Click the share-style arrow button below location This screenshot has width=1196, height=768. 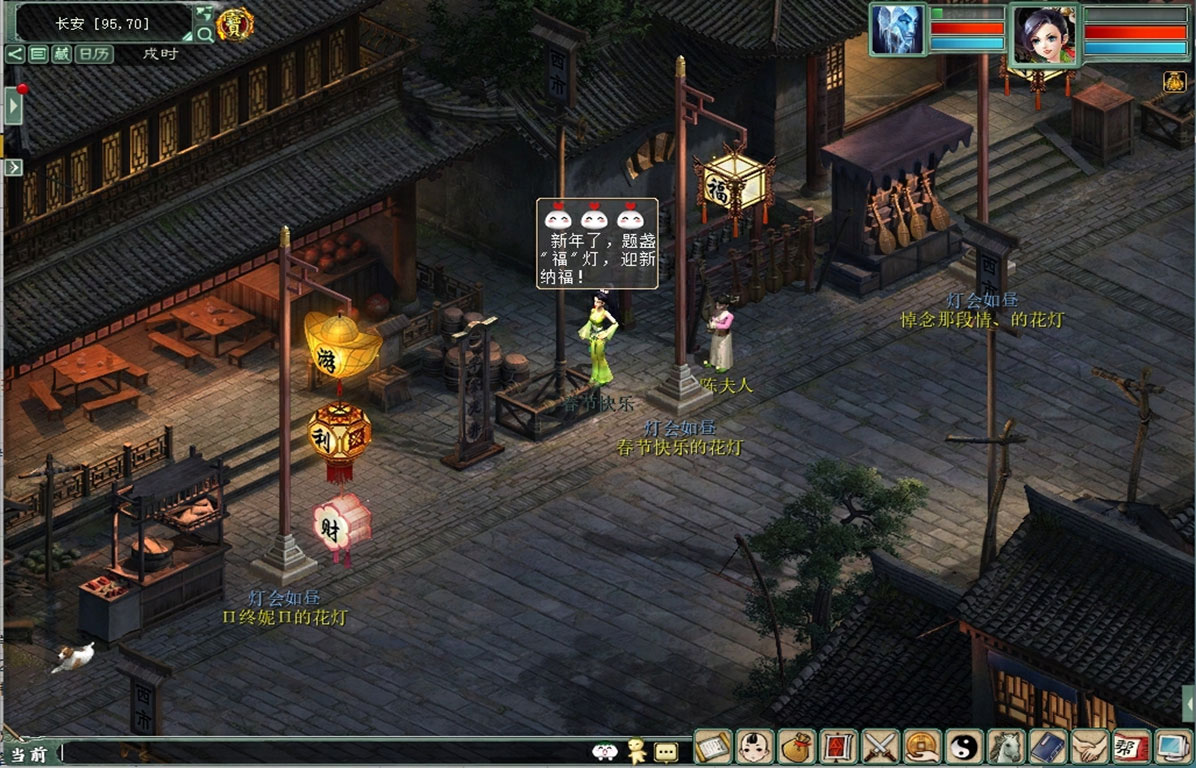coord(15,54)
